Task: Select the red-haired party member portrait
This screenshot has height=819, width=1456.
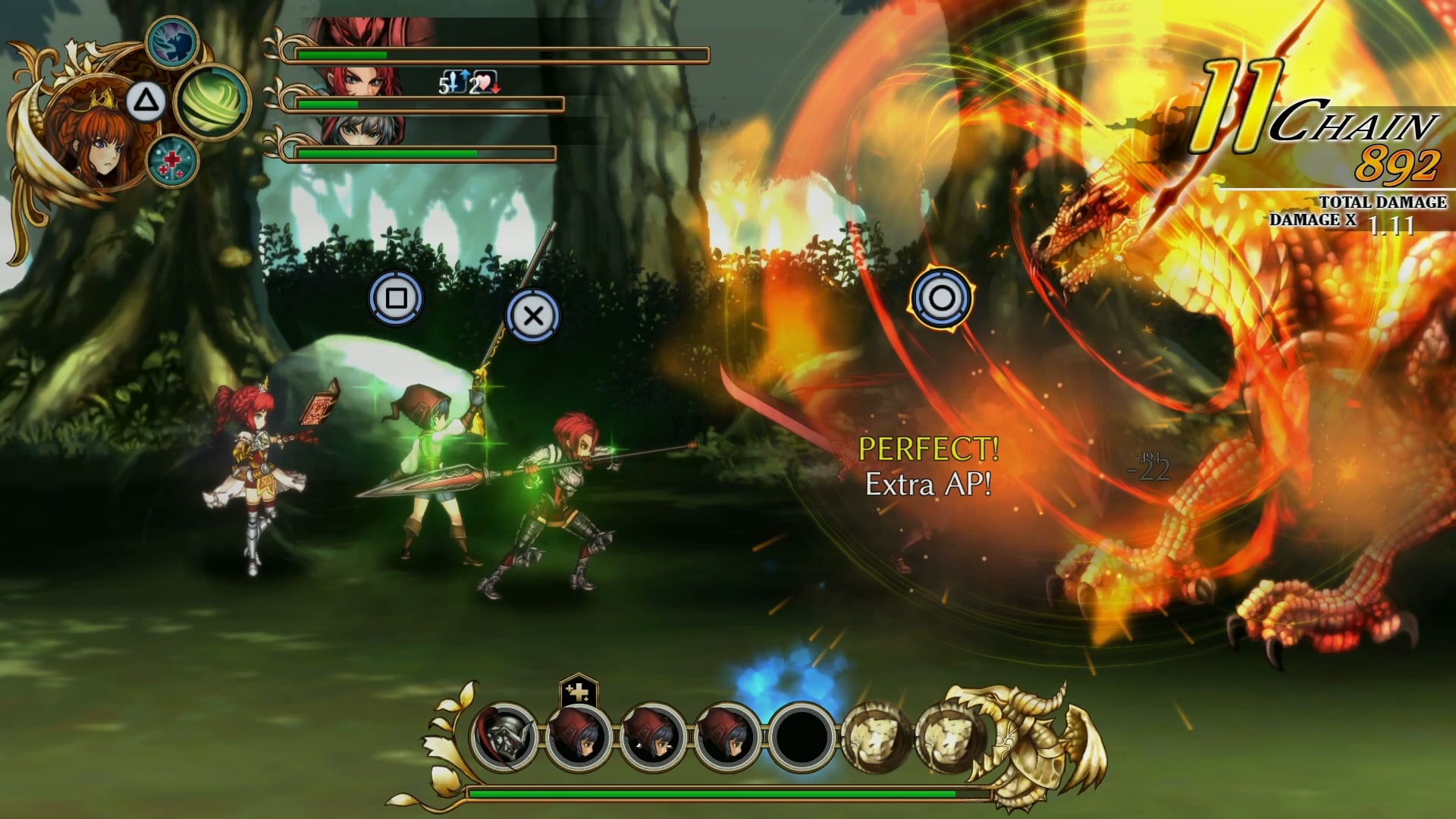Action: tap(364, 76)
